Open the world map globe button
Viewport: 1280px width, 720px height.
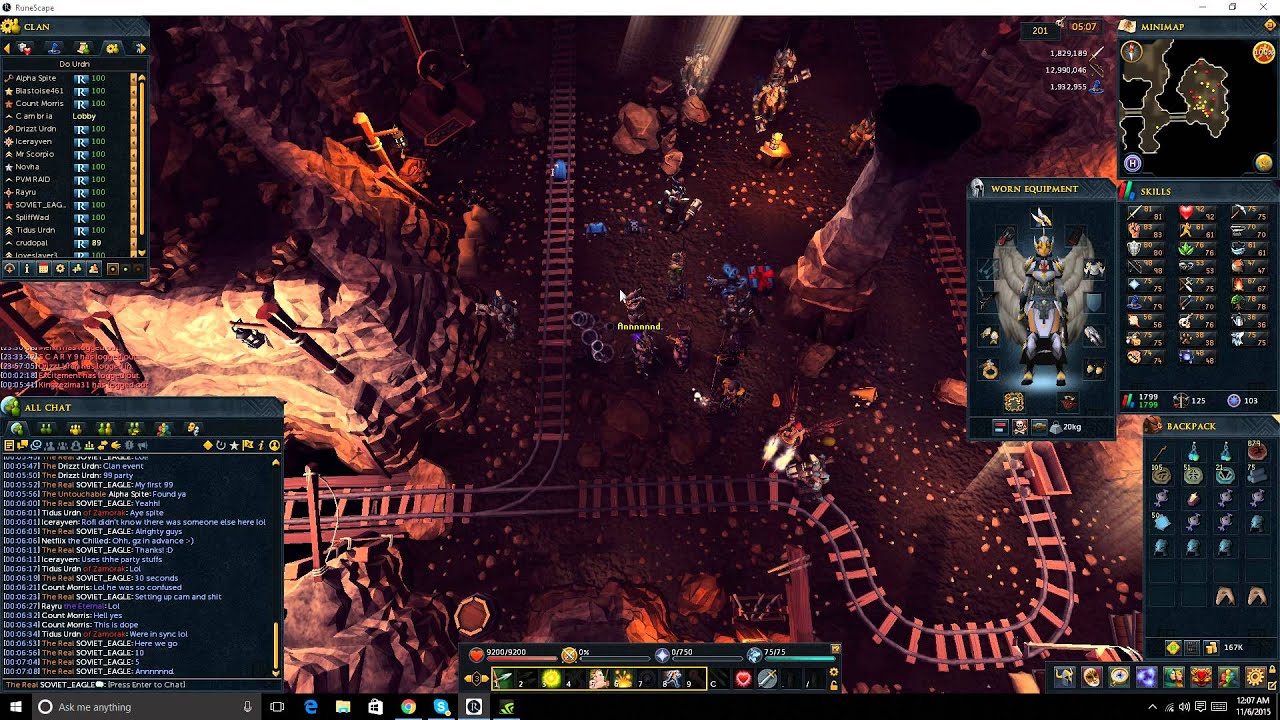pyautogui.click(x=1264, y=163)
